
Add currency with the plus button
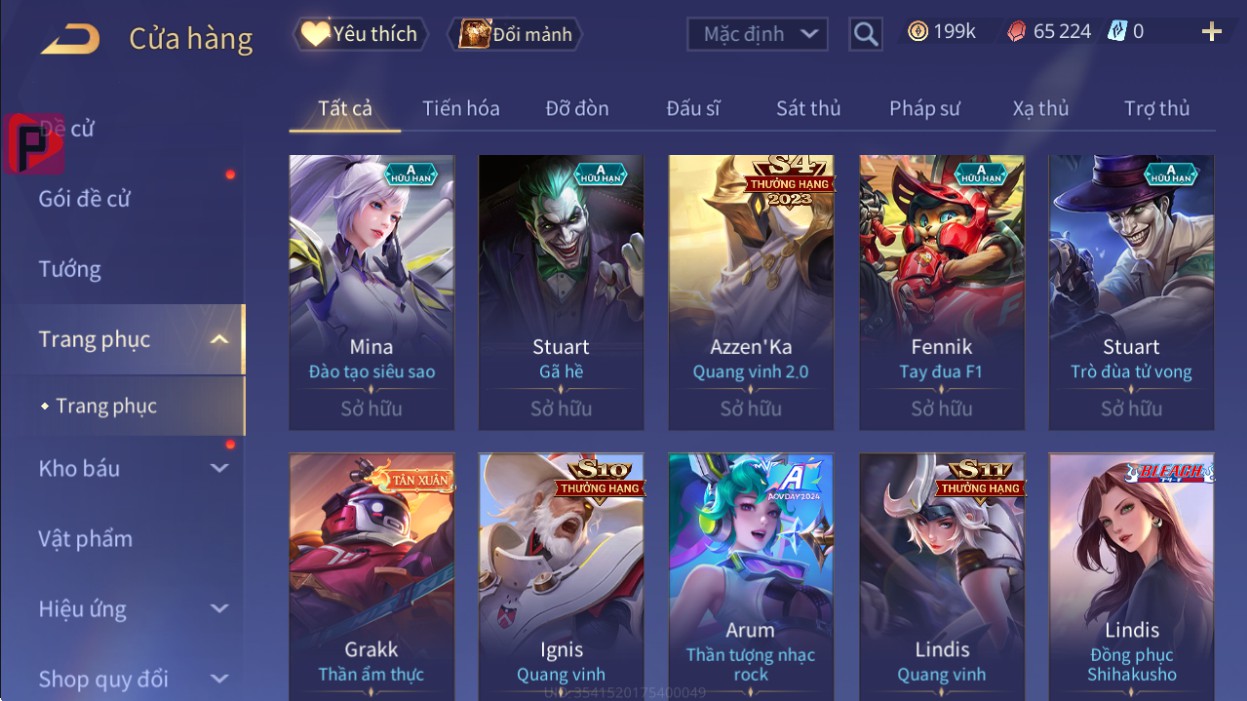pyautogui.click(x=1211, y=32)
